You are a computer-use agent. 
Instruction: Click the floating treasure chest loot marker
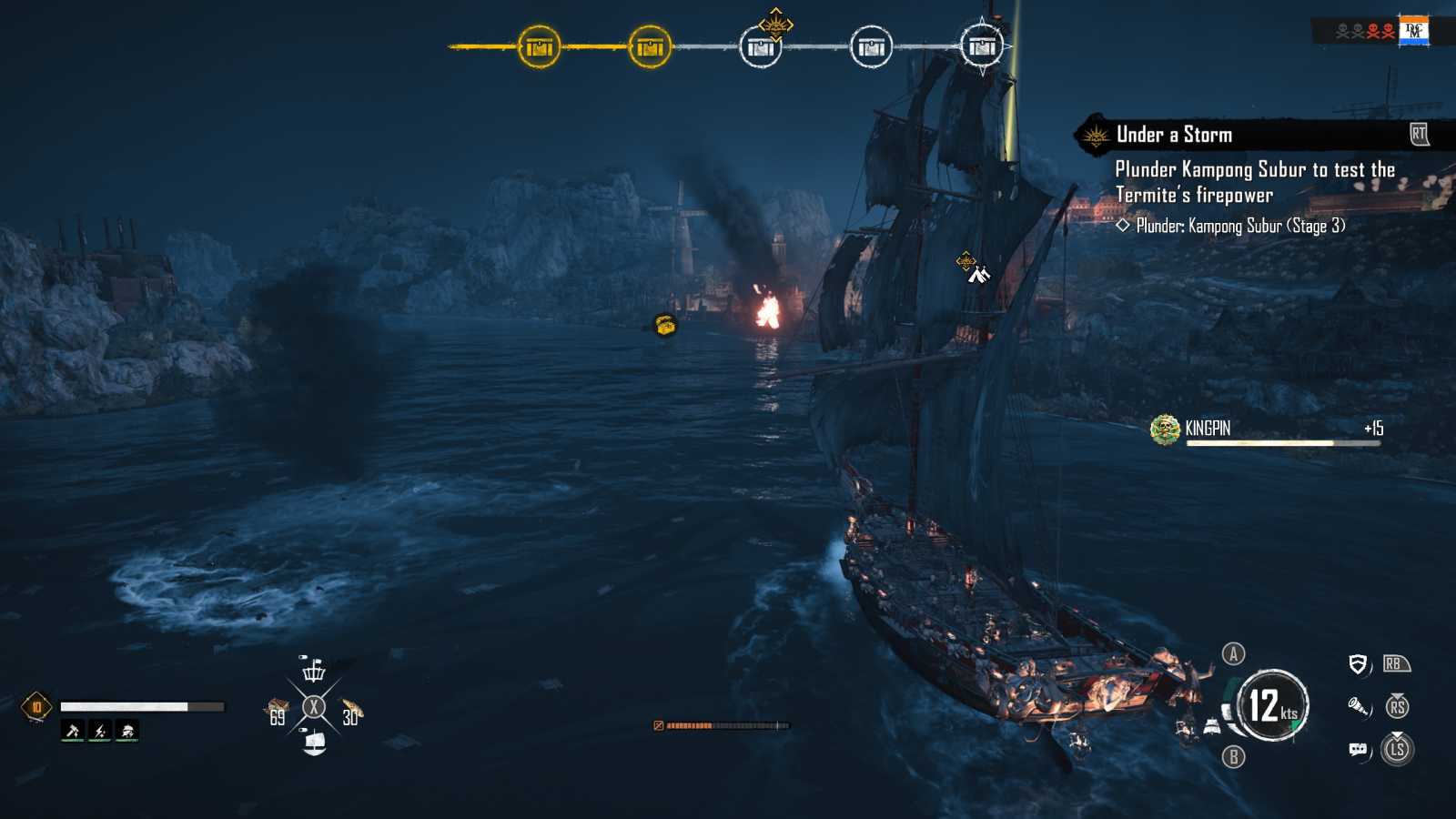pos(665,325)
